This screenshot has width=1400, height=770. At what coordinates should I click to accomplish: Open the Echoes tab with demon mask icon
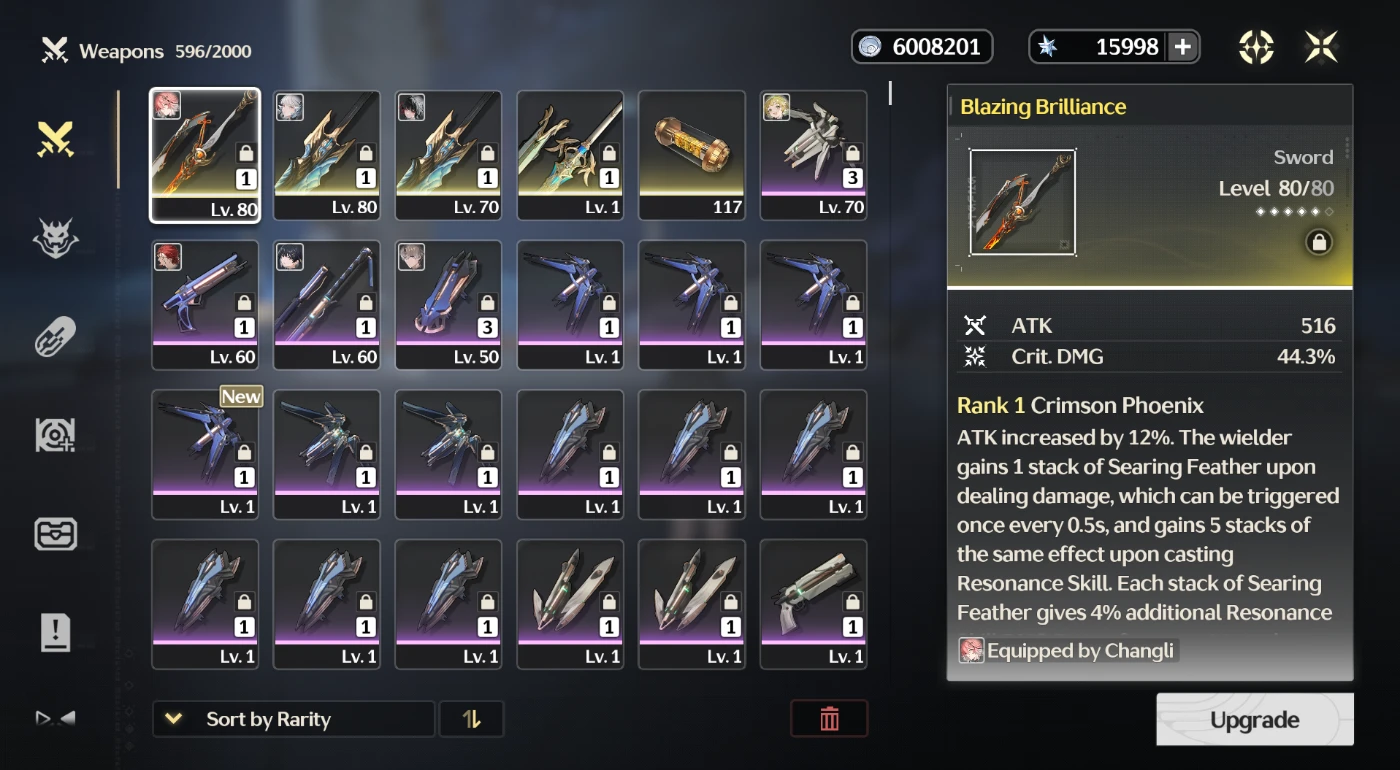56,238
